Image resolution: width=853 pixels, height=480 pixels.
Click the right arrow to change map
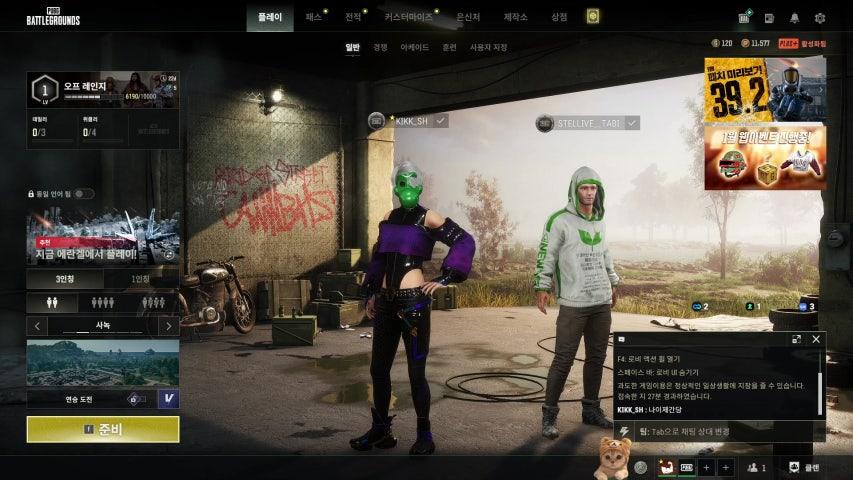[169, 326]
